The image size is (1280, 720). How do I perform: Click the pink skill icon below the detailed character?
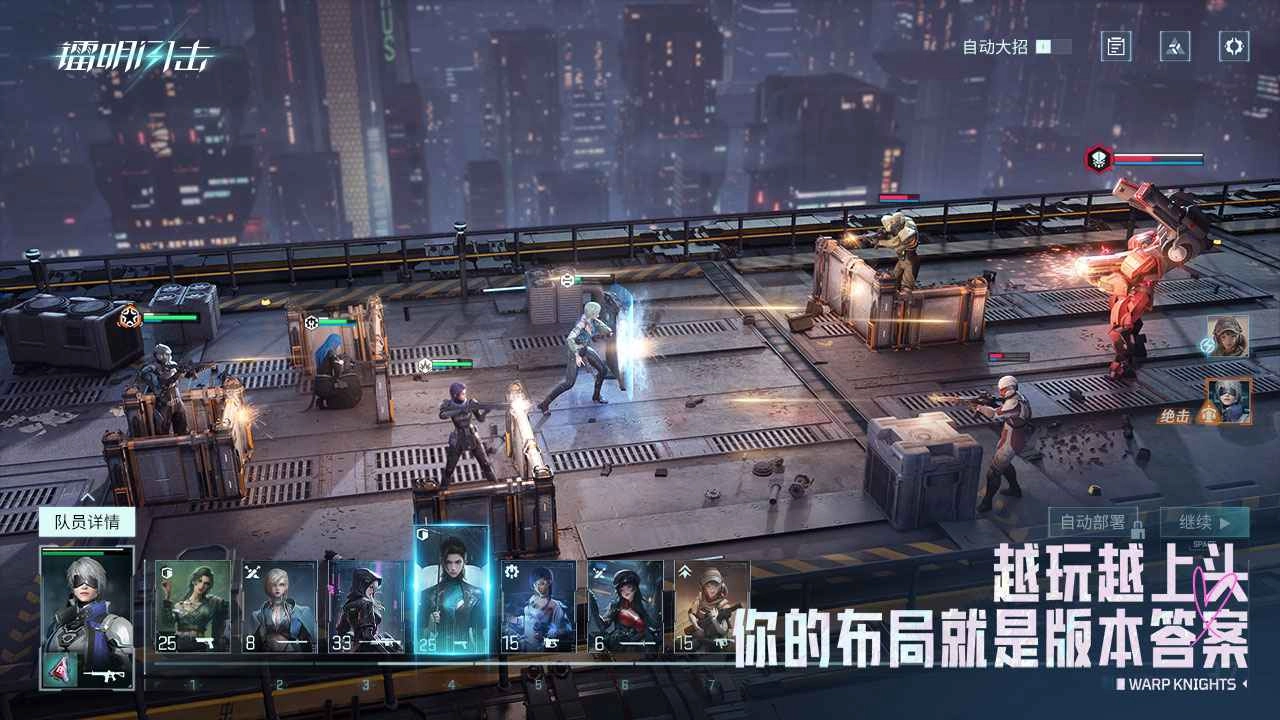59,671
